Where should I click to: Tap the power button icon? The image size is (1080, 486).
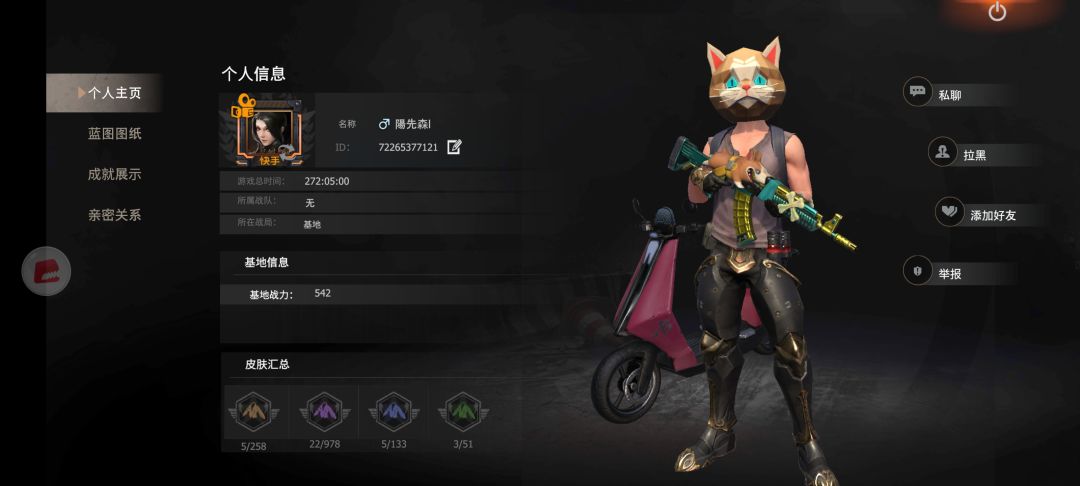(997, 12)
